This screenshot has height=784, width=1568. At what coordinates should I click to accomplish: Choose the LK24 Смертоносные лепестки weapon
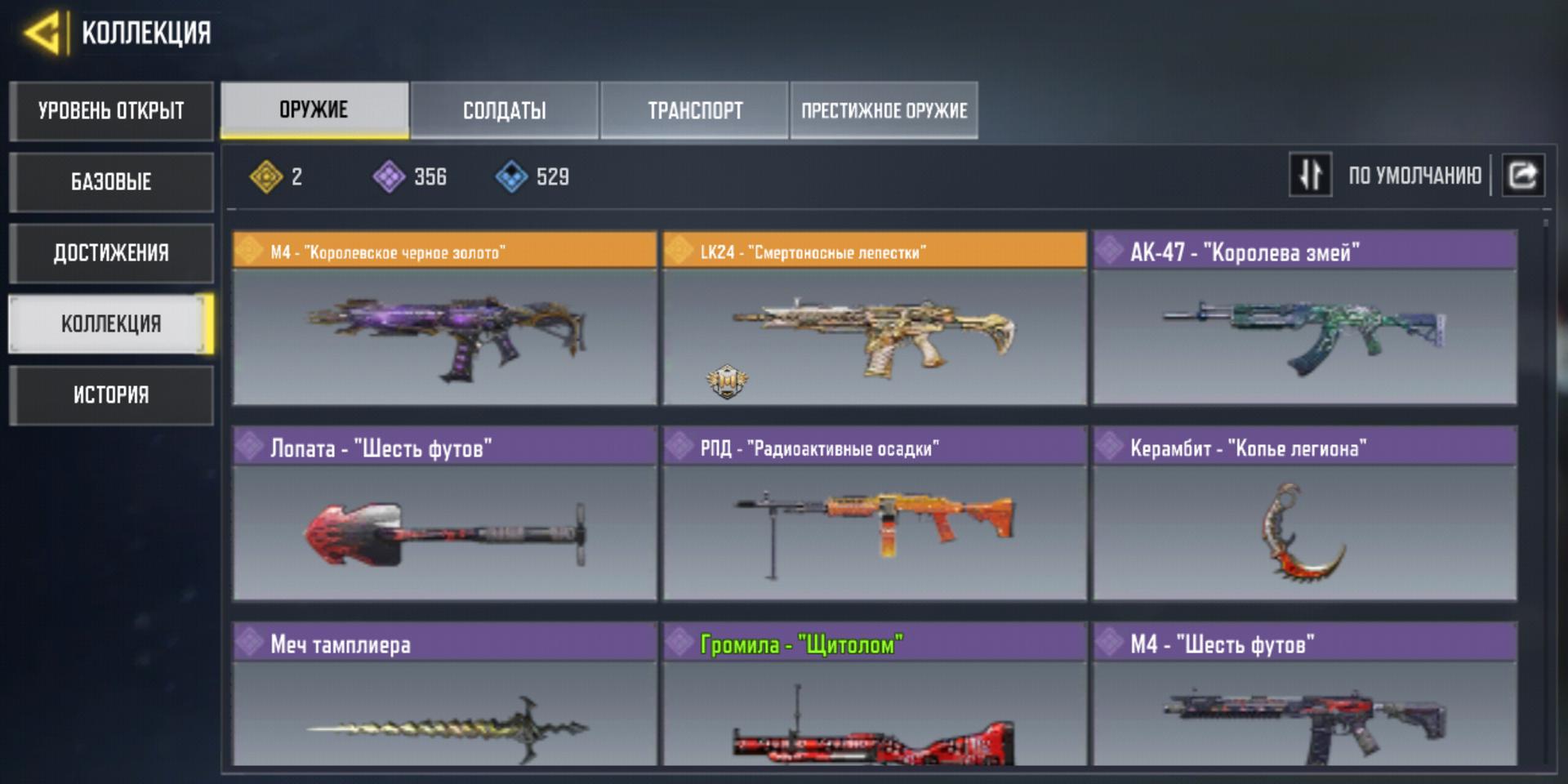click(875, 318)
